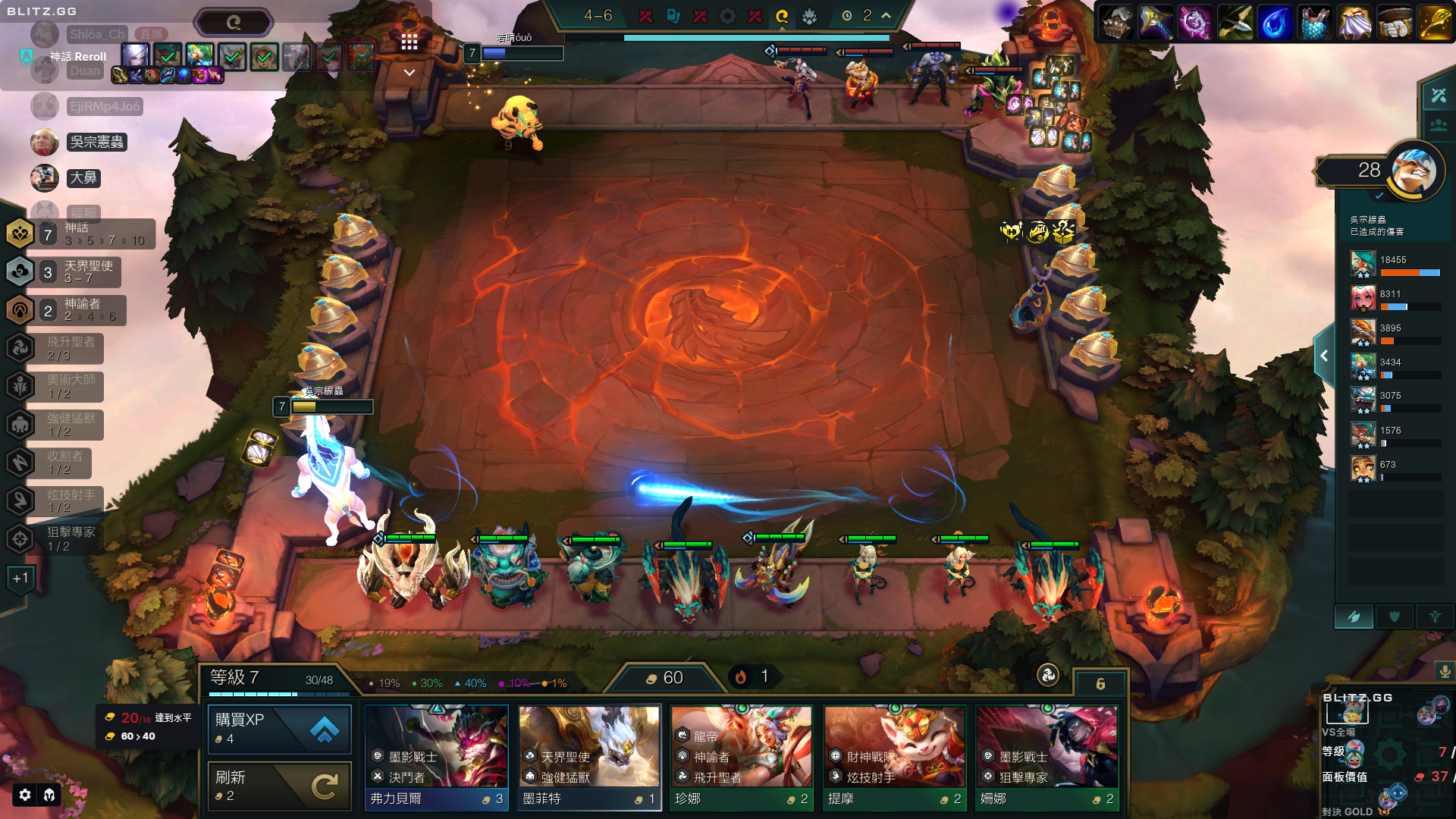The width and height of the screenshot is (1456, 819).
Task: Buy the 珍娜 shop card
Action: click(742, 757)
